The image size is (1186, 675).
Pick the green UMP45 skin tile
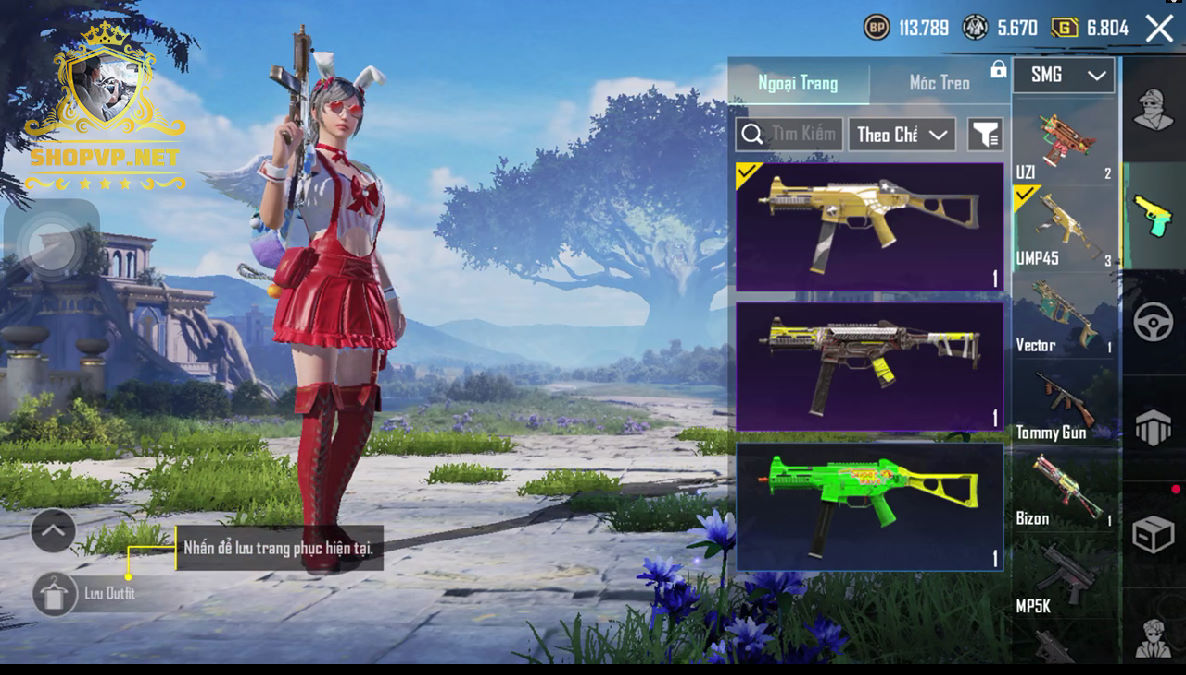pos(869,507)
